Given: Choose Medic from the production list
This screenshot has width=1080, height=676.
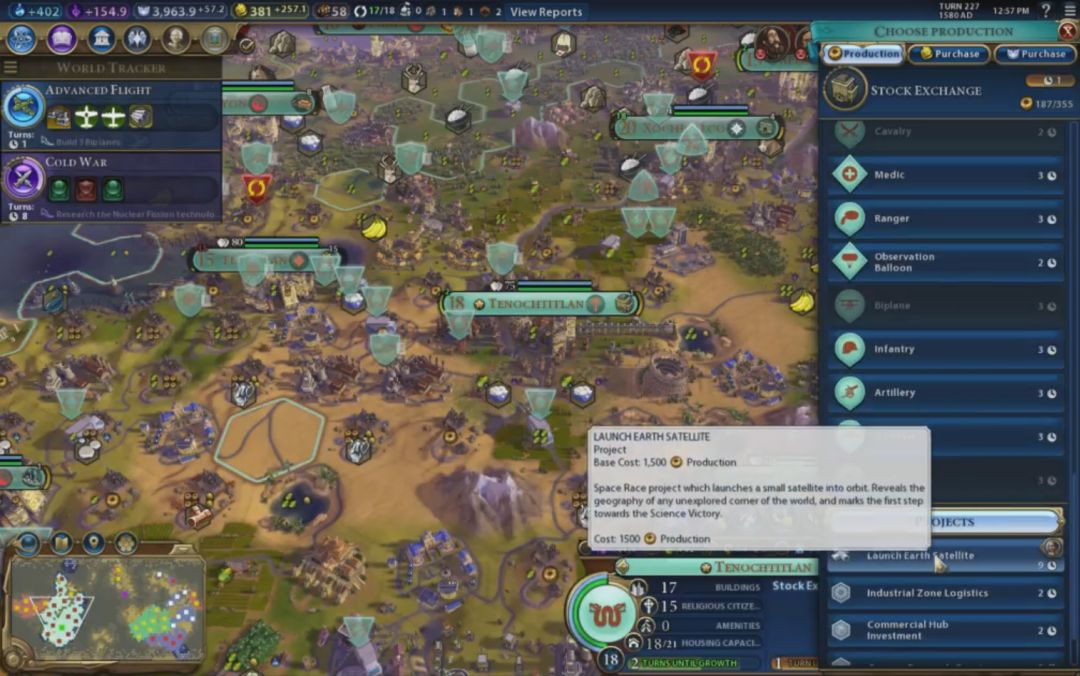Looking at the screenshot, I should [x=944, y=175].
